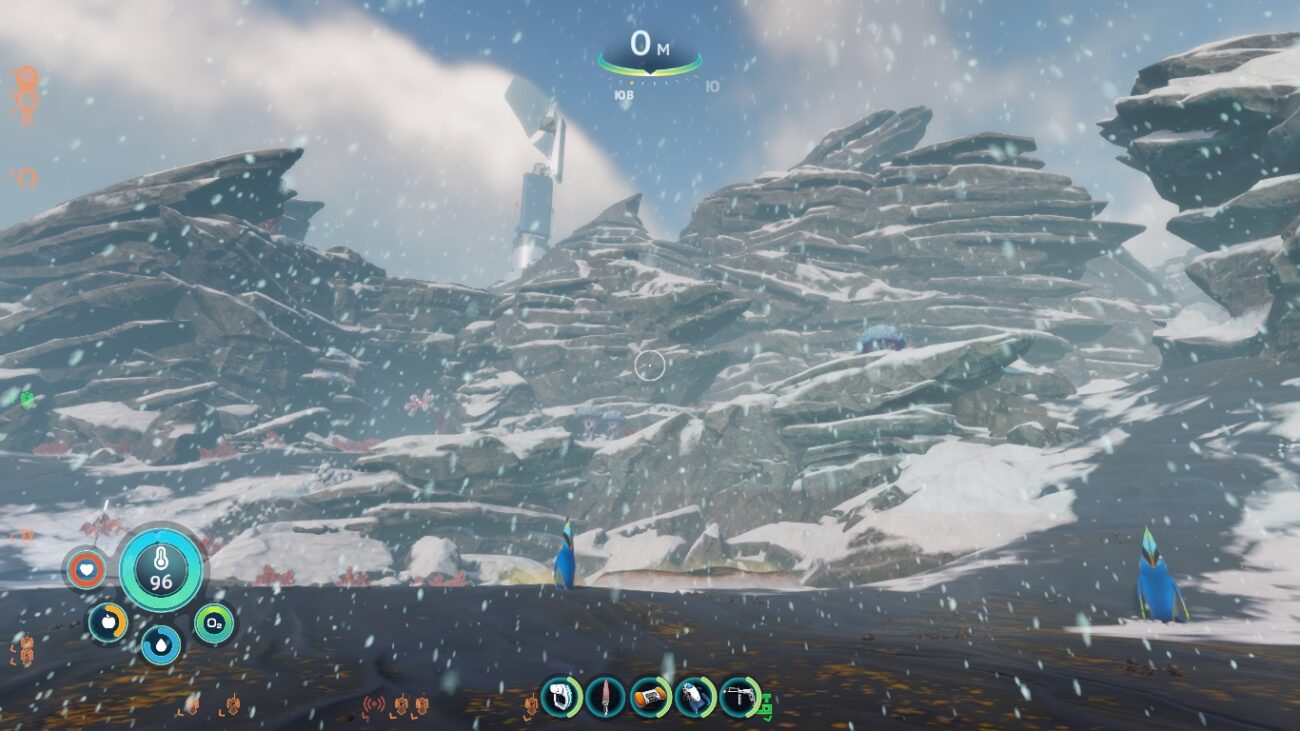Click the depth meter showing 0 M
Viewport: 1300px width, 731px height.
click(x=650, y=44)
